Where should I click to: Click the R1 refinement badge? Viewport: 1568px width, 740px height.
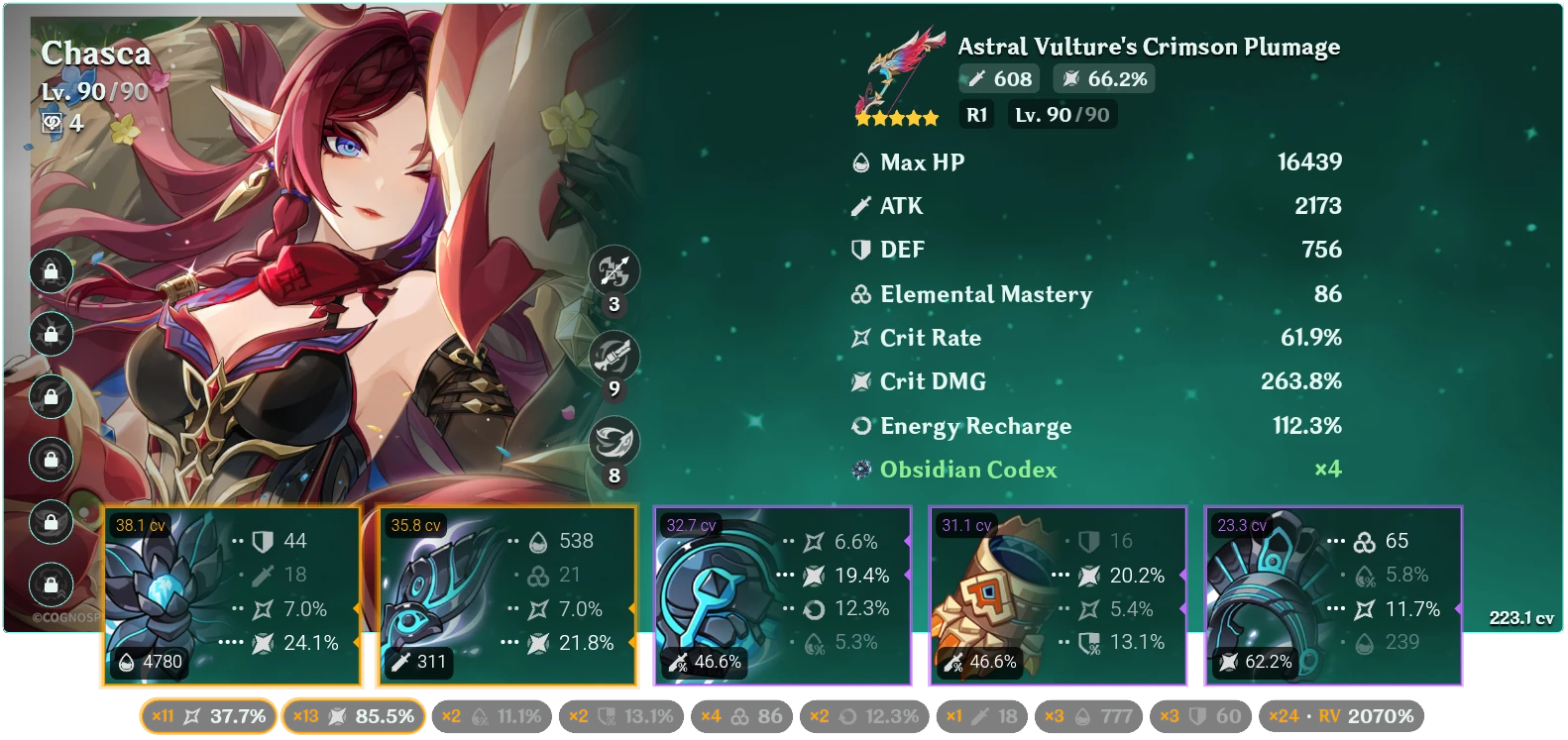976,114
